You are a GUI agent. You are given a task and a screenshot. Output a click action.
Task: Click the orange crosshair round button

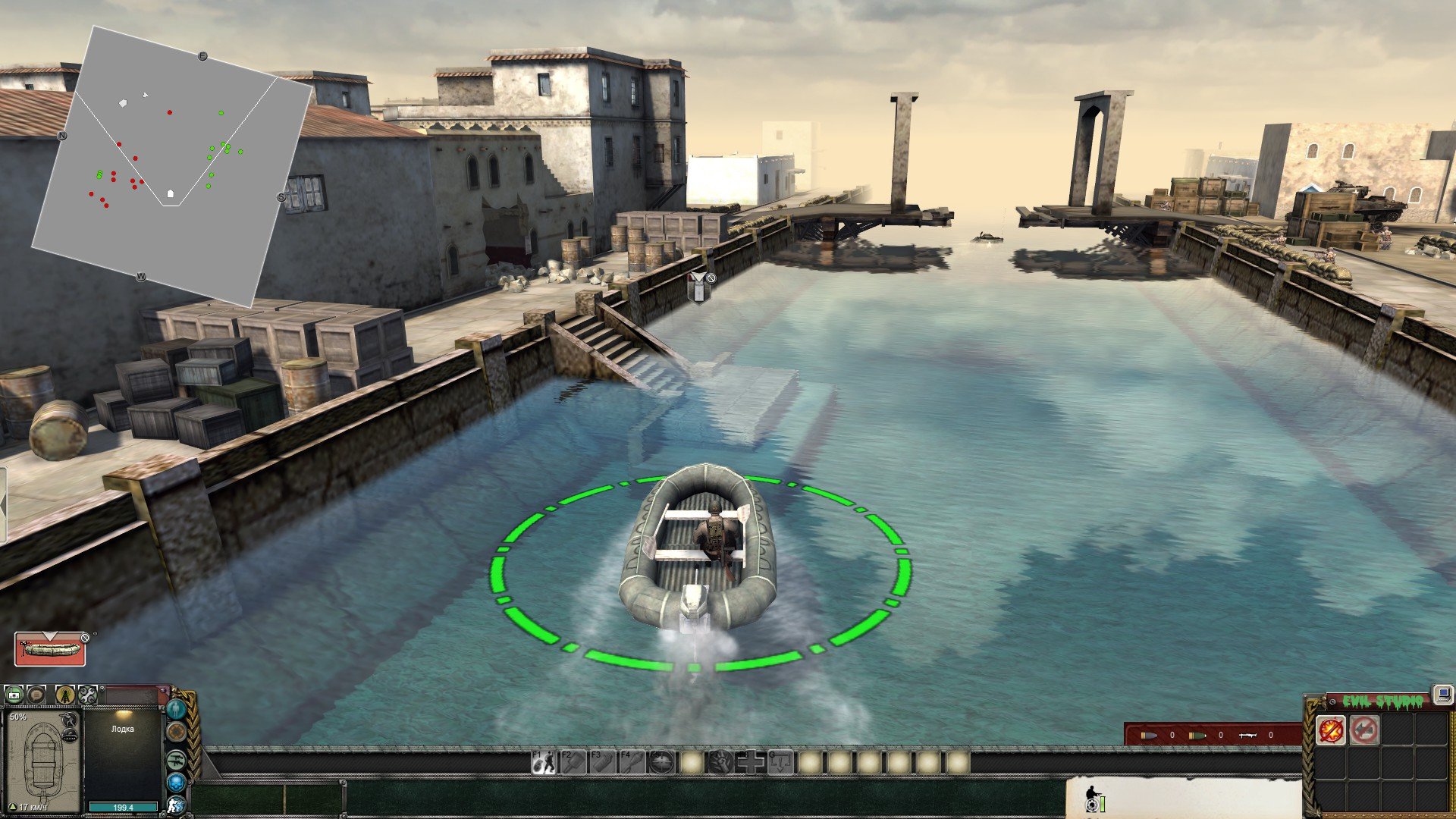point(176,733)
